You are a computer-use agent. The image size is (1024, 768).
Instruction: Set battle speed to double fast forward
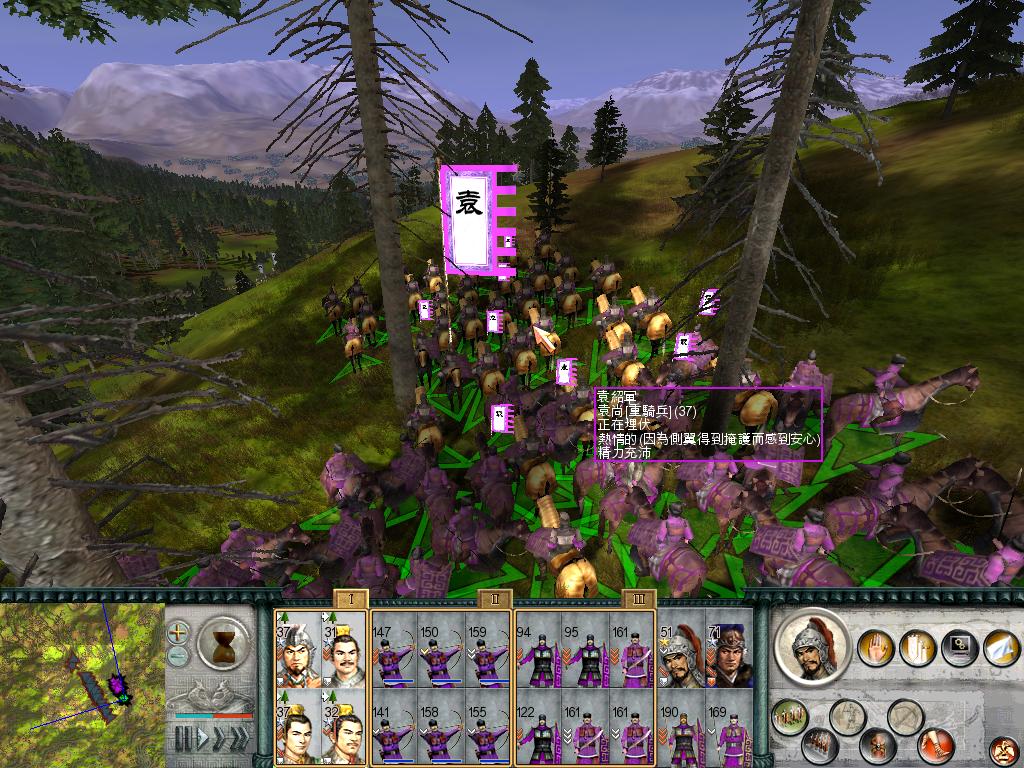[x=219, y=740]
